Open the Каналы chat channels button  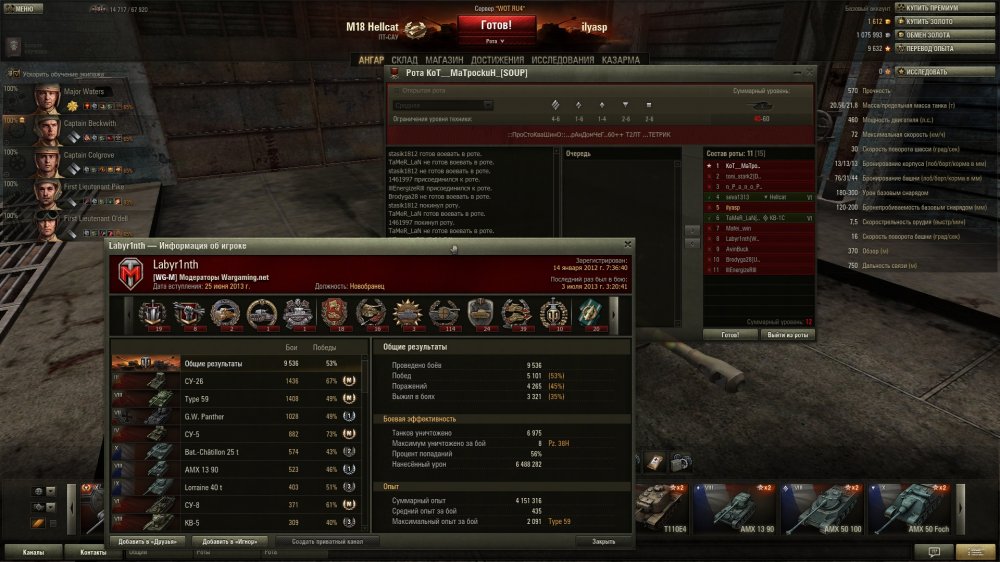(x=33, y=551)
